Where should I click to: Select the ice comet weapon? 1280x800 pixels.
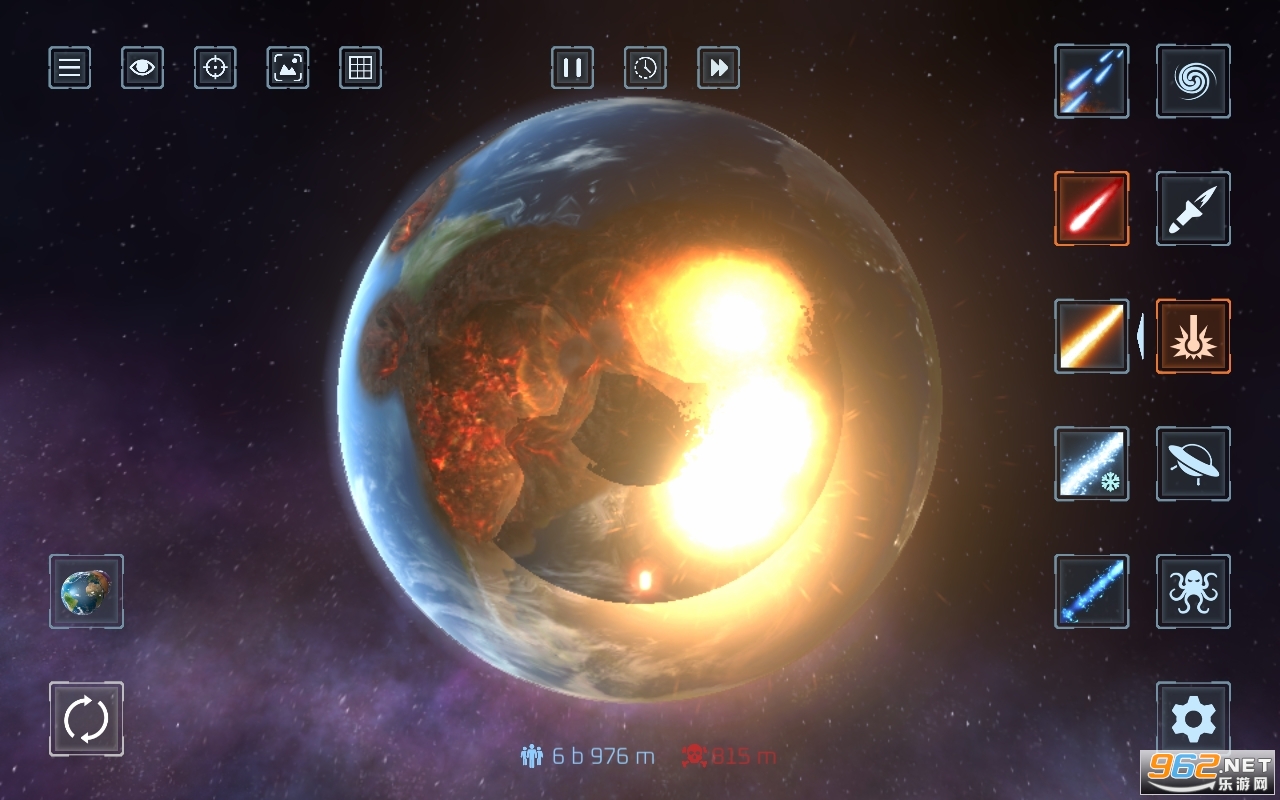[x=1091, y=465]
